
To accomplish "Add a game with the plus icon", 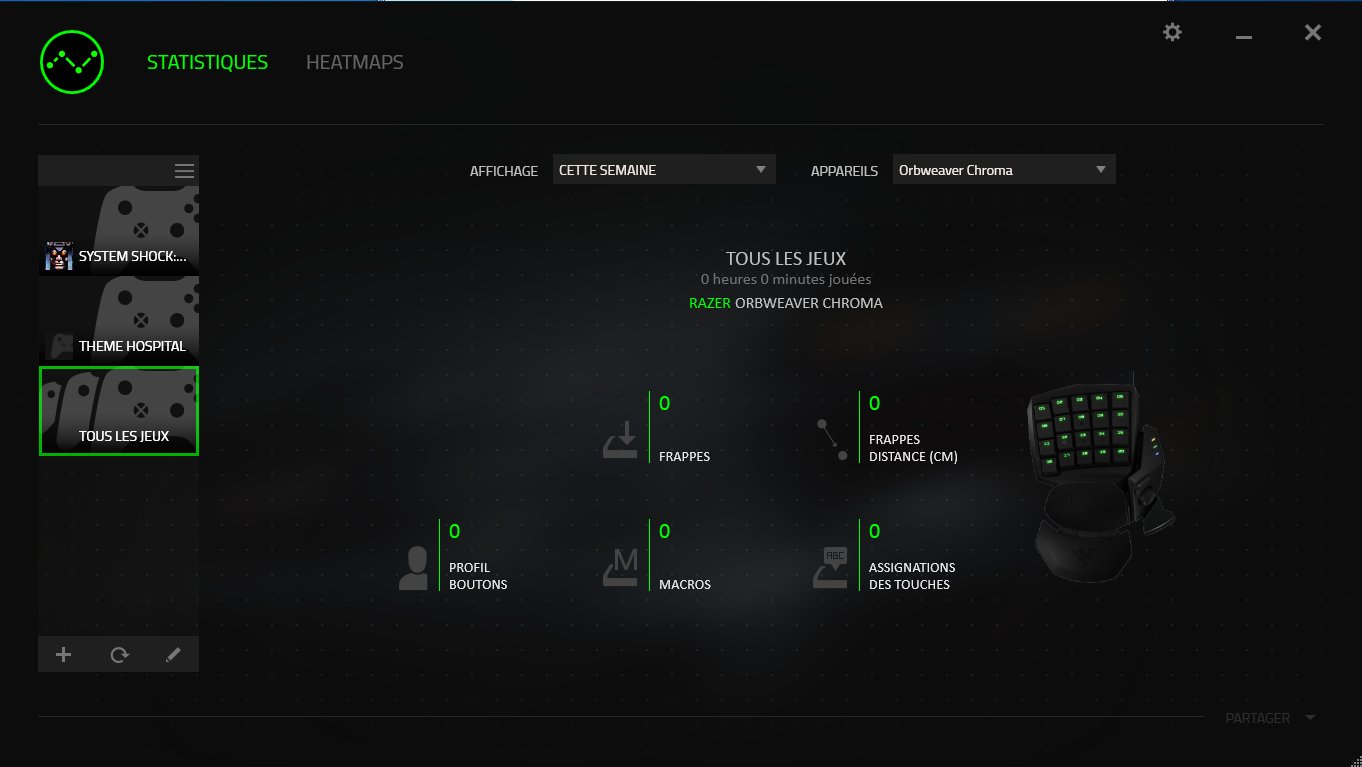I will 63,654.
